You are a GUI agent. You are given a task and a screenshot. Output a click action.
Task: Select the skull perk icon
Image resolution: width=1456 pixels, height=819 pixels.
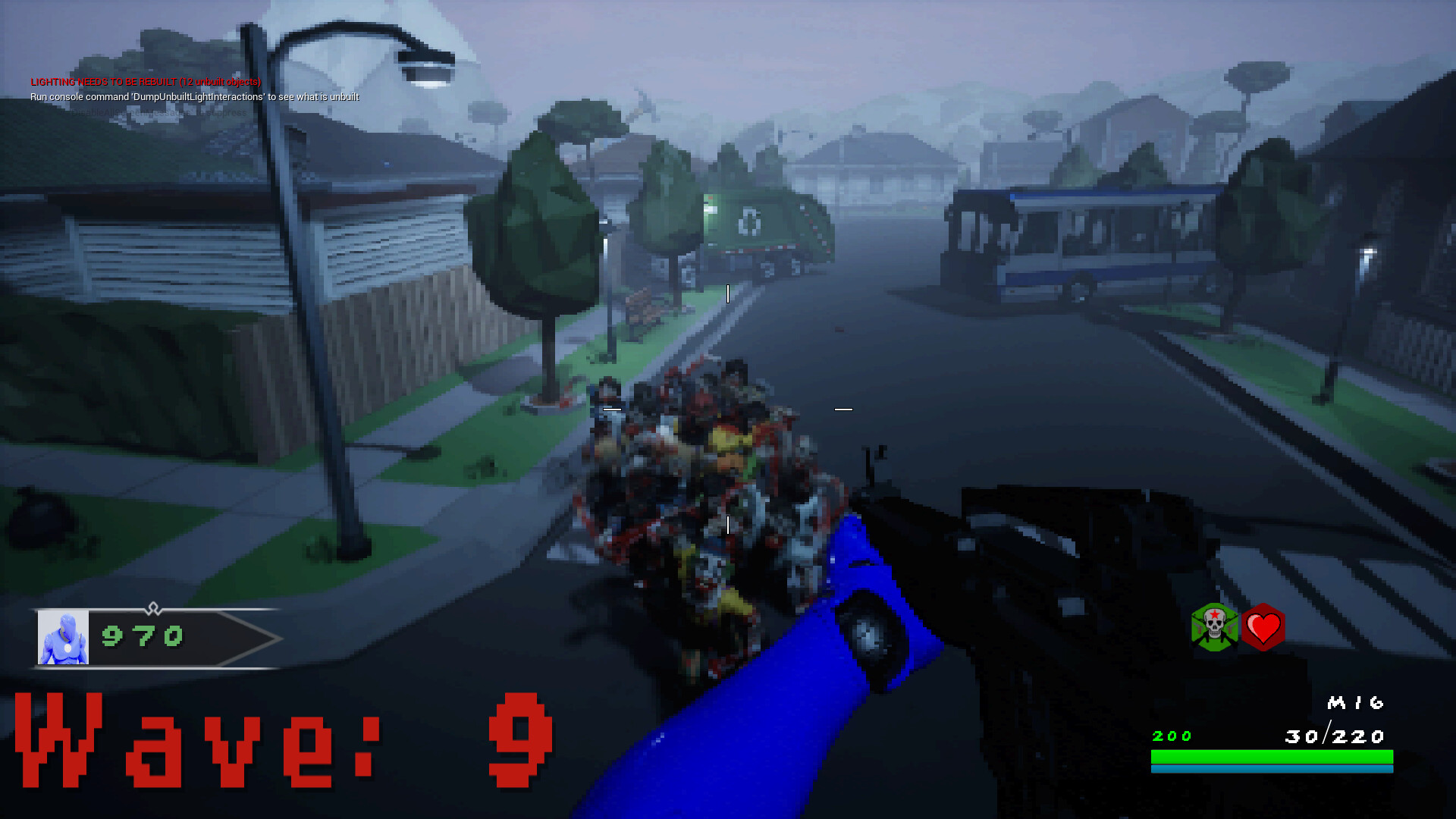pyautogui.click(x=1214, y=628)
